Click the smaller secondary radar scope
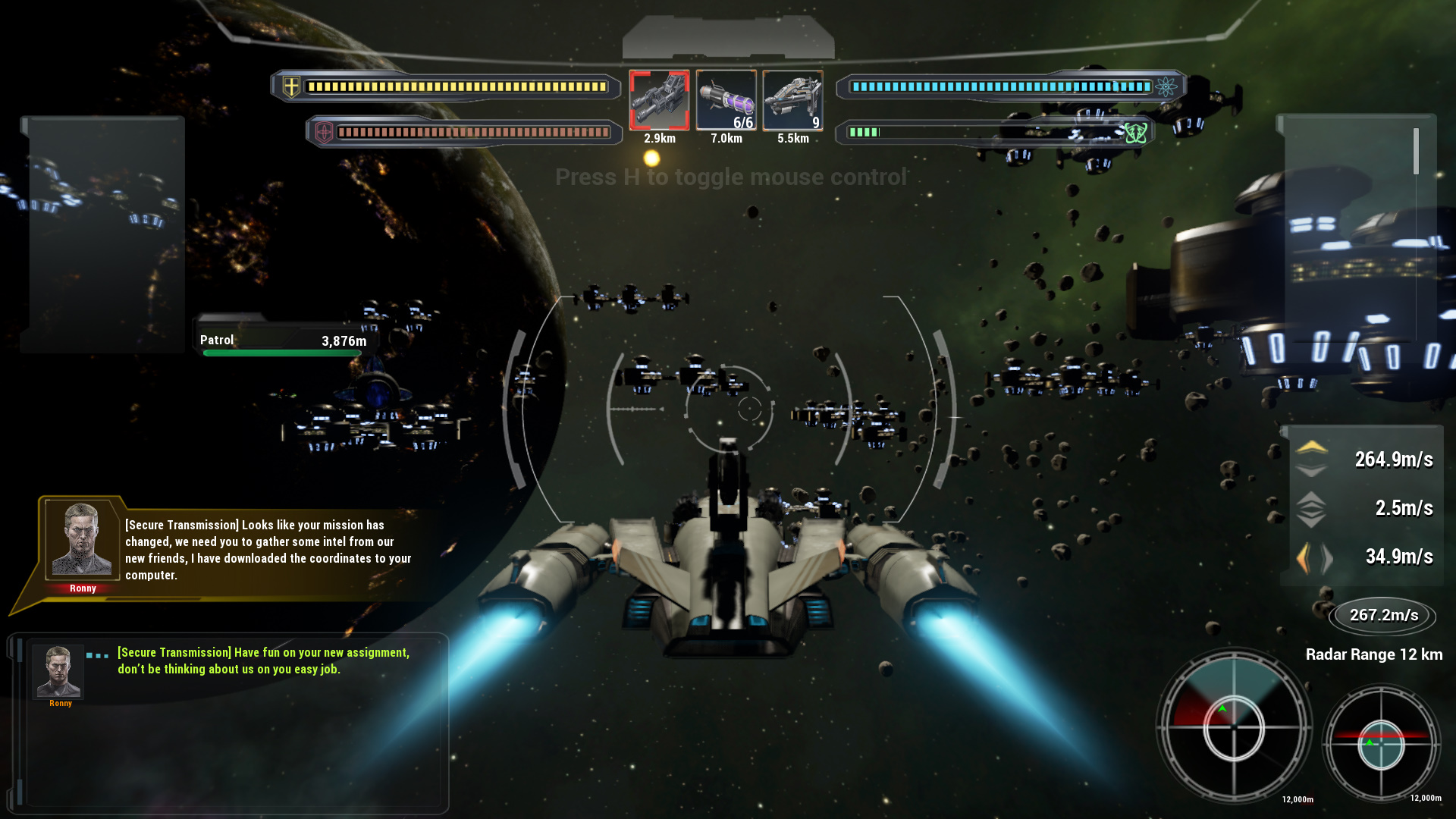Viewport: 1456px width, 819px height. 1381,744
